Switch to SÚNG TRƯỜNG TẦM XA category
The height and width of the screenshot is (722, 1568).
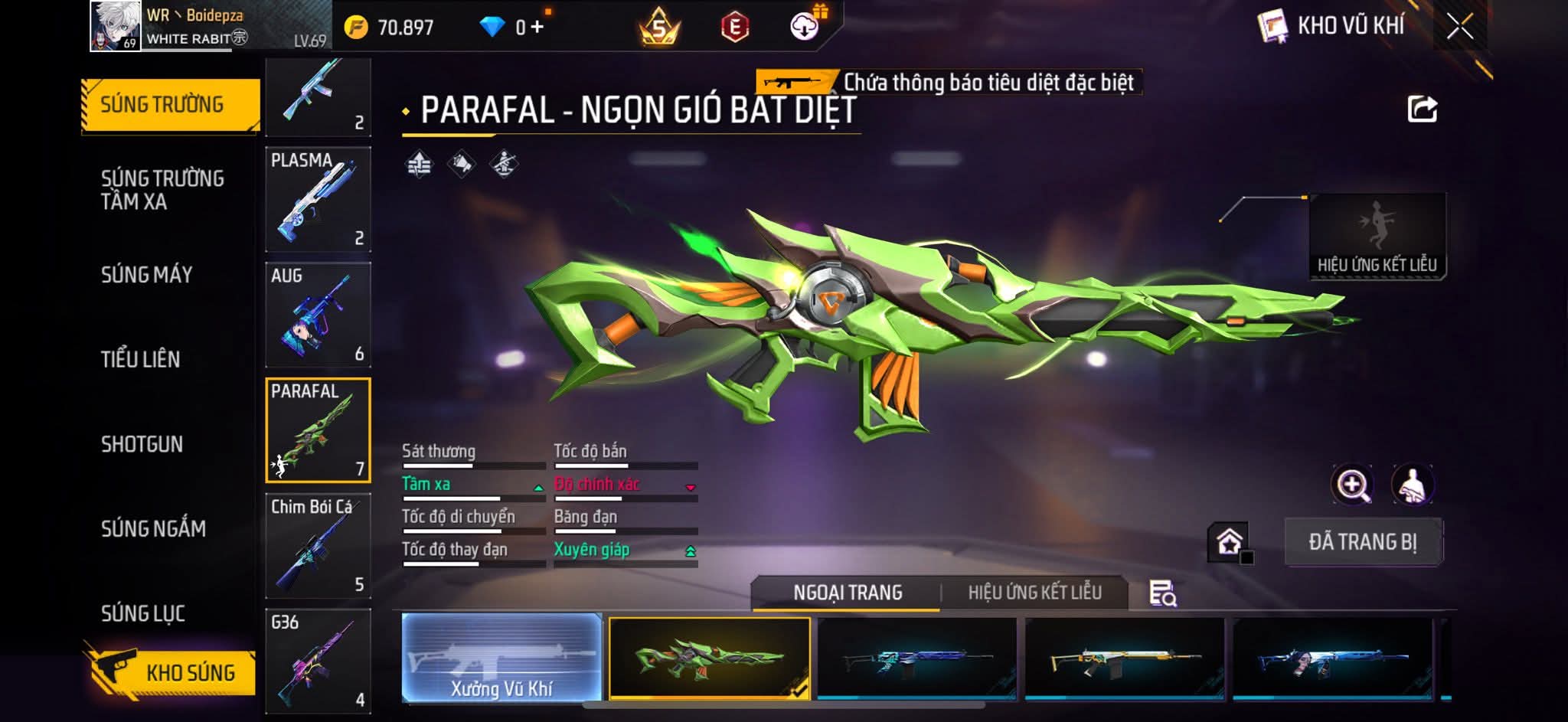point(162,190)
